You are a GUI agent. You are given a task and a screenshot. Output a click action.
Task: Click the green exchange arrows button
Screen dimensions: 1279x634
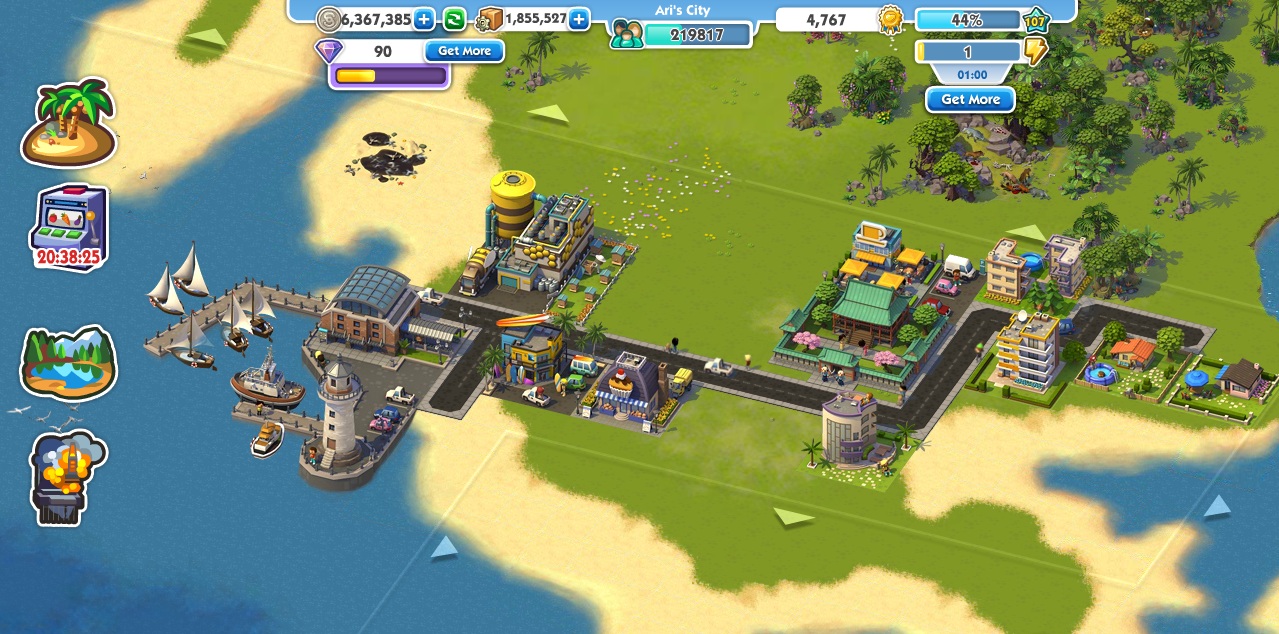(454, 19)
